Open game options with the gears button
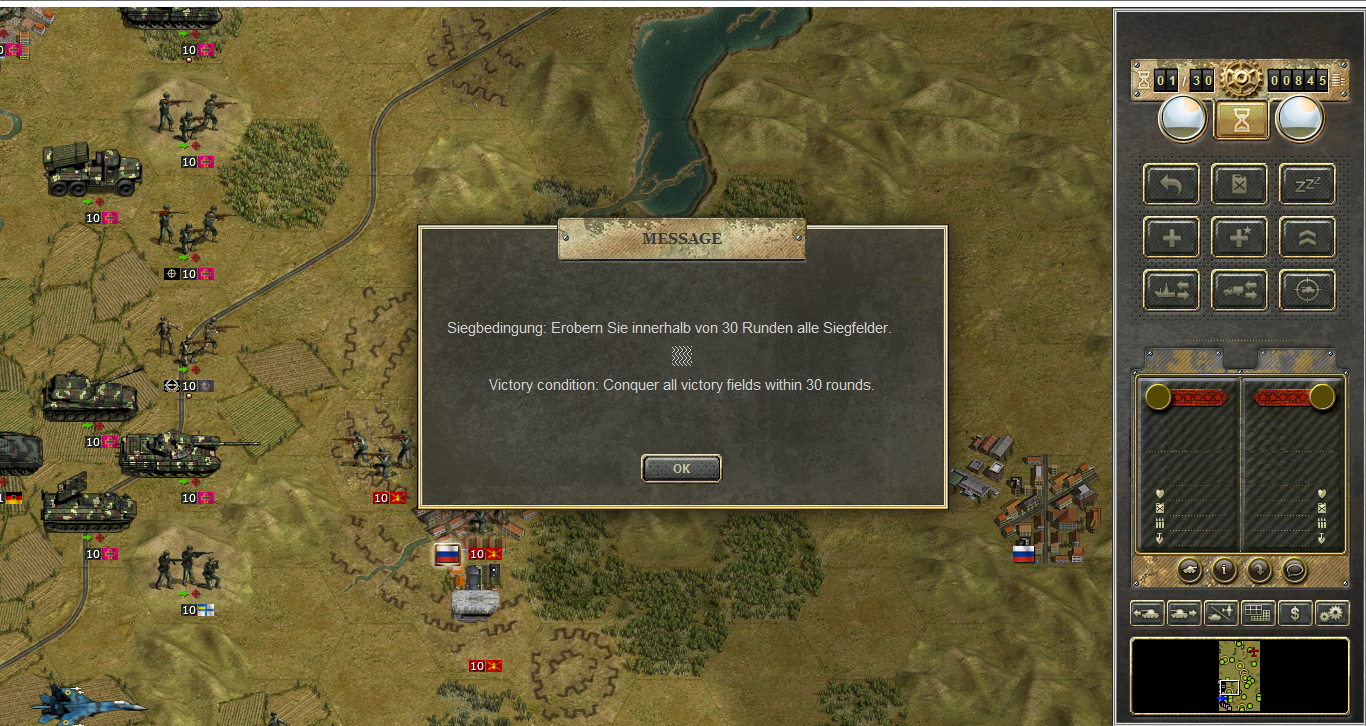Image resolution: width=1366 pixels, height=726 pixels. click(1332, 613)
